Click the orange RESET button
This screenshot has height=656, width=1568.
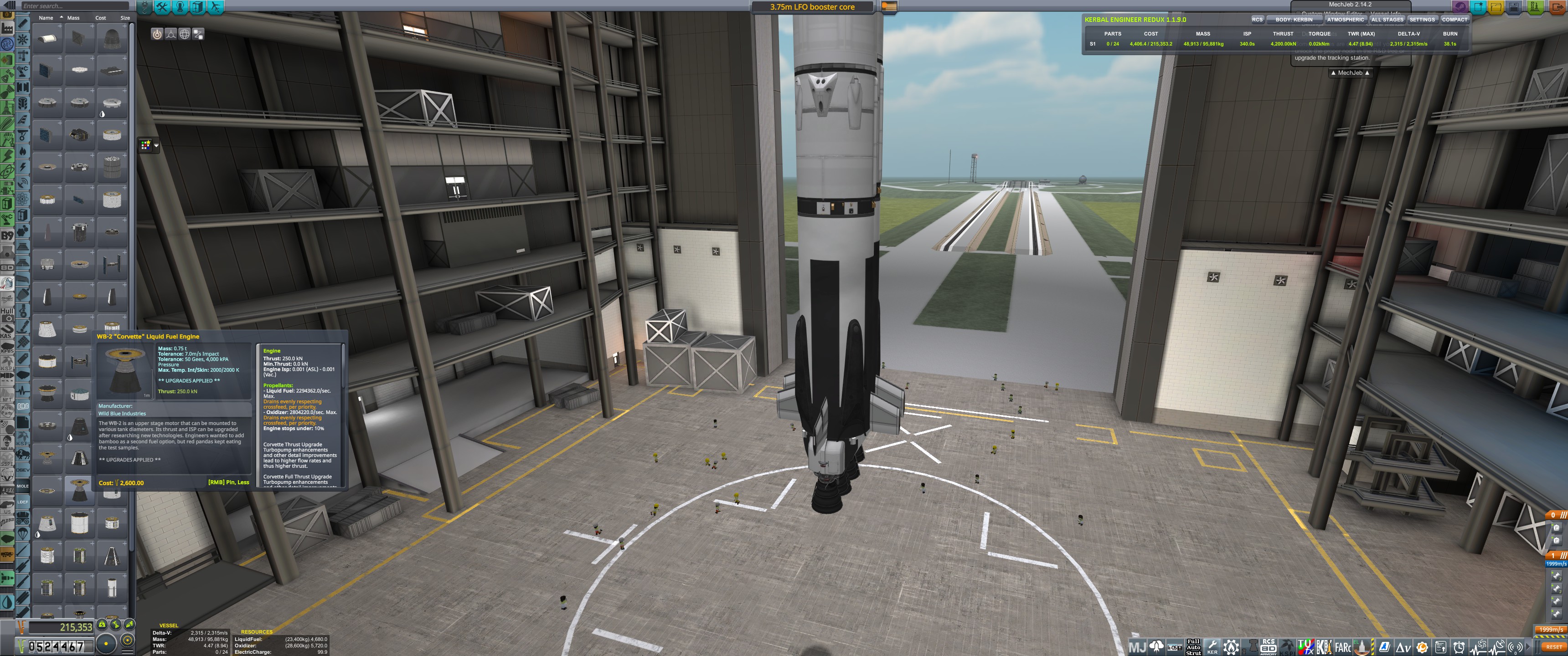point(1553,647)
